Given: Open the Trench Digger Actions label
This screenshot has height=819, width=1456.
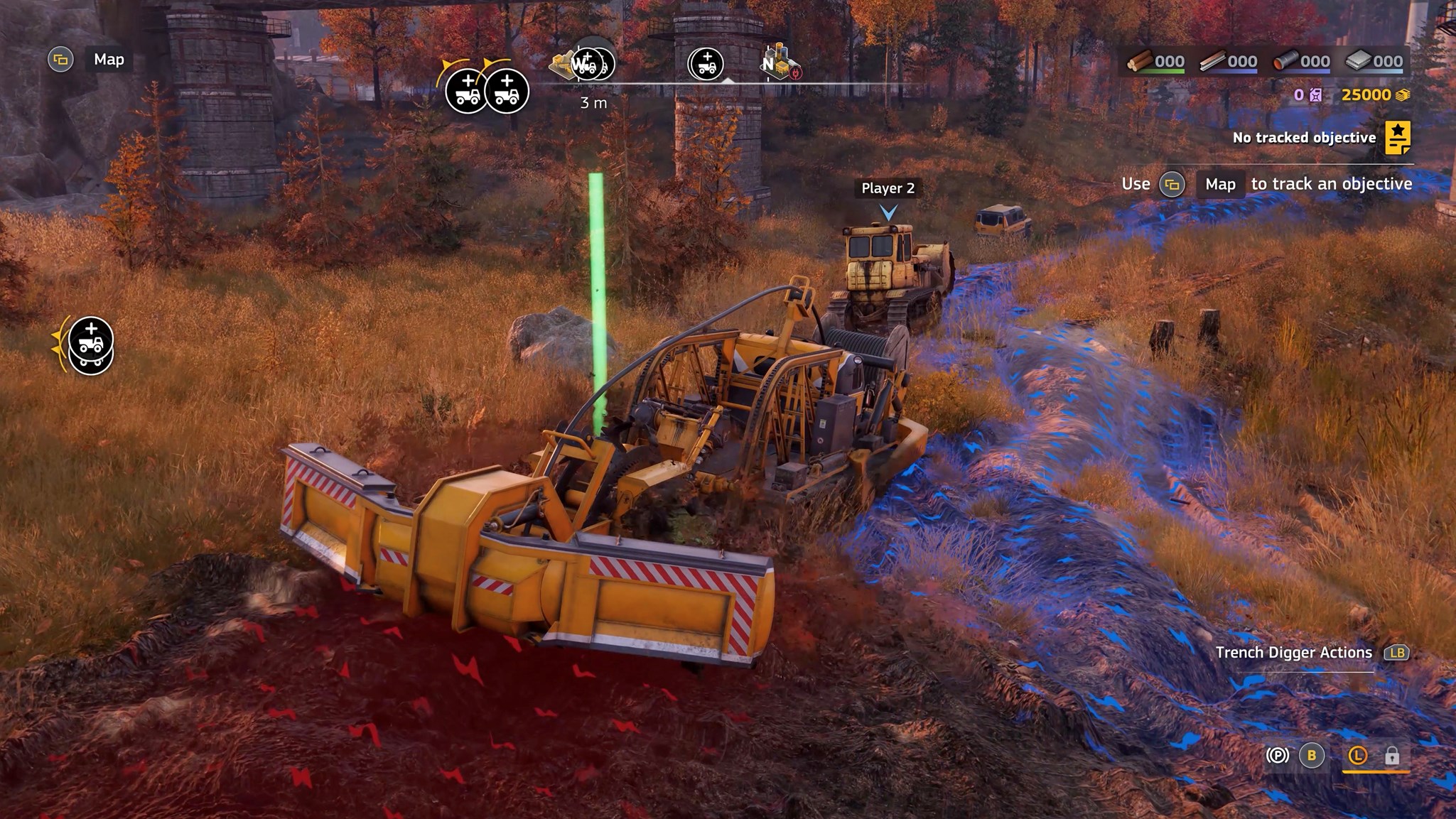Looking at the screenshot, I should pyautogui.click(x=1293, y=653).
